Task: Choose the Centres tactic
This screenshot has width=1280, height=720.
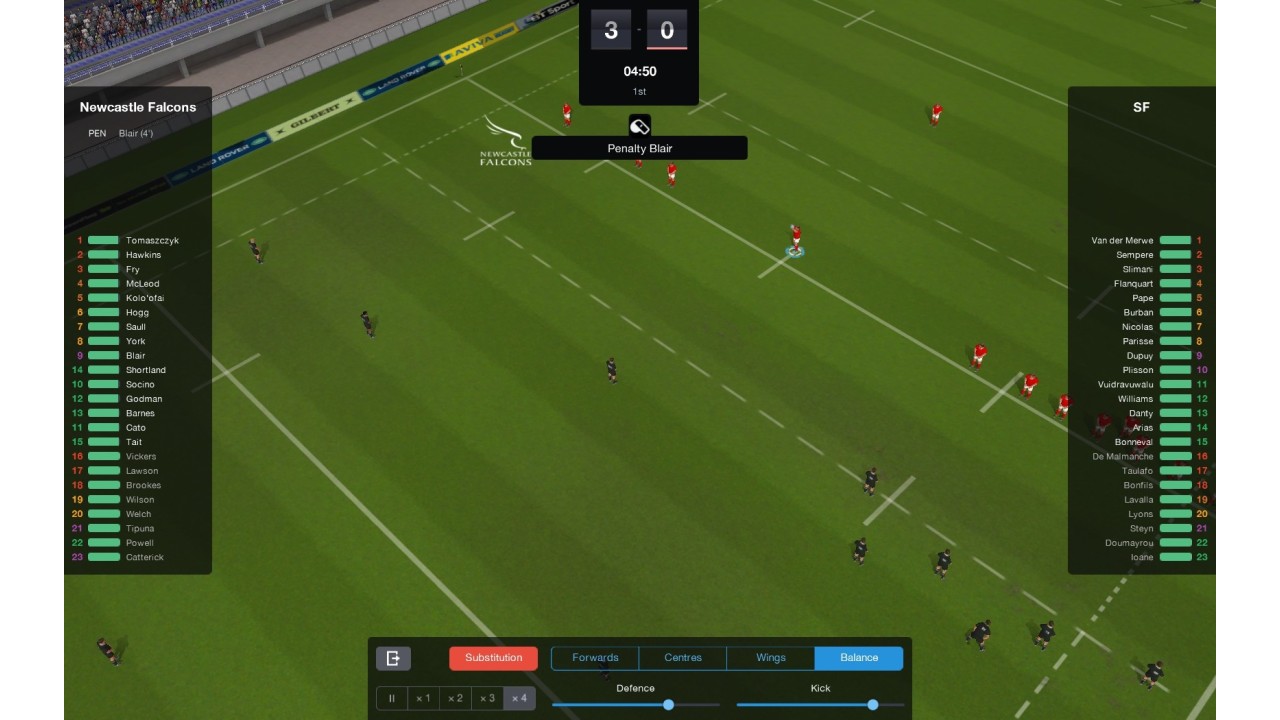Action: point(683,658)
